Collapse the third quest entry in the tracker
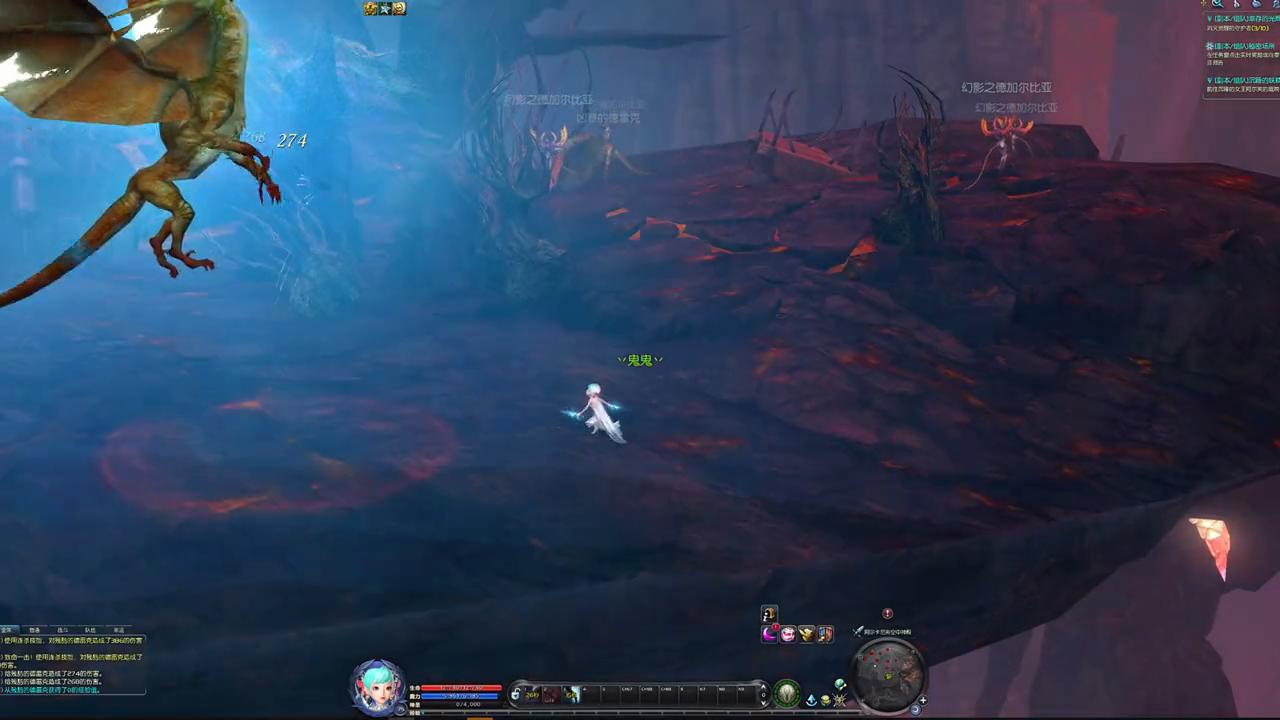The image size is (1280, 720). (1208, 80)
